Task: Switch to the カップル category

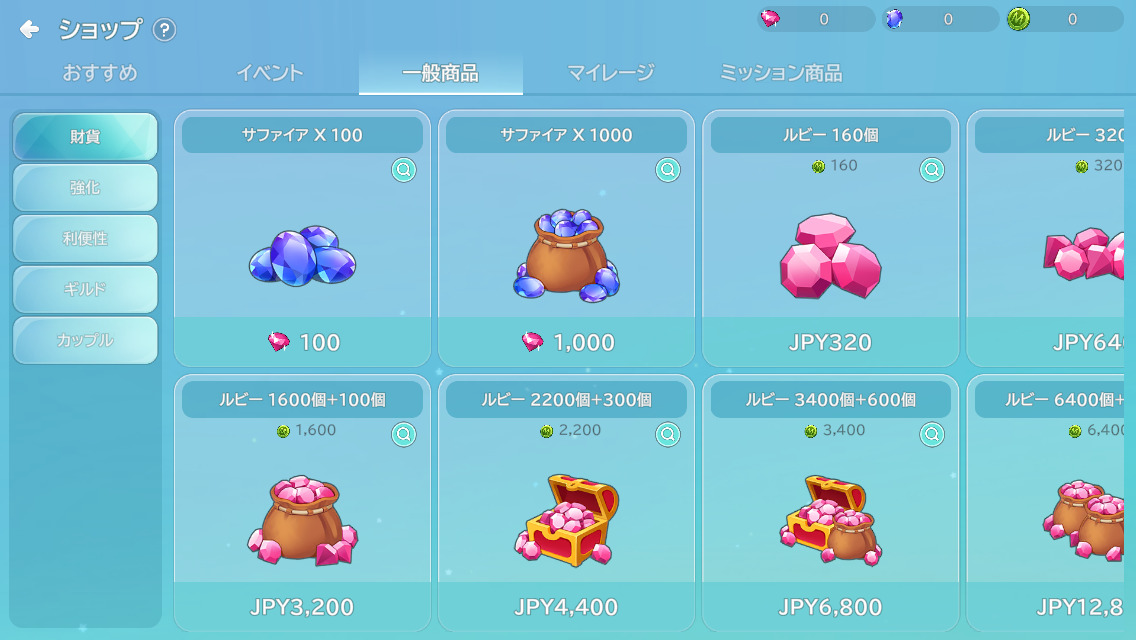Action: click(85, 341)
